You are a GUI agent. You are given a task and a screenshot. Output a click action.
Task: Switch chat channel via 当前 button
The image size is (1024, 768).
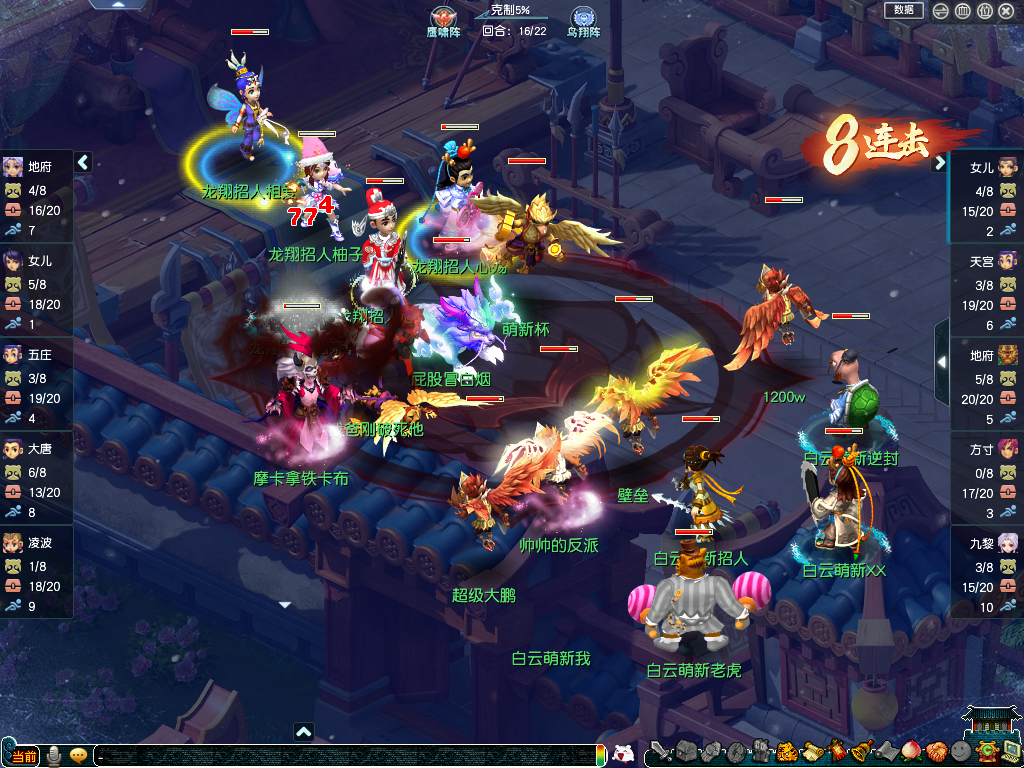[24, 756]
